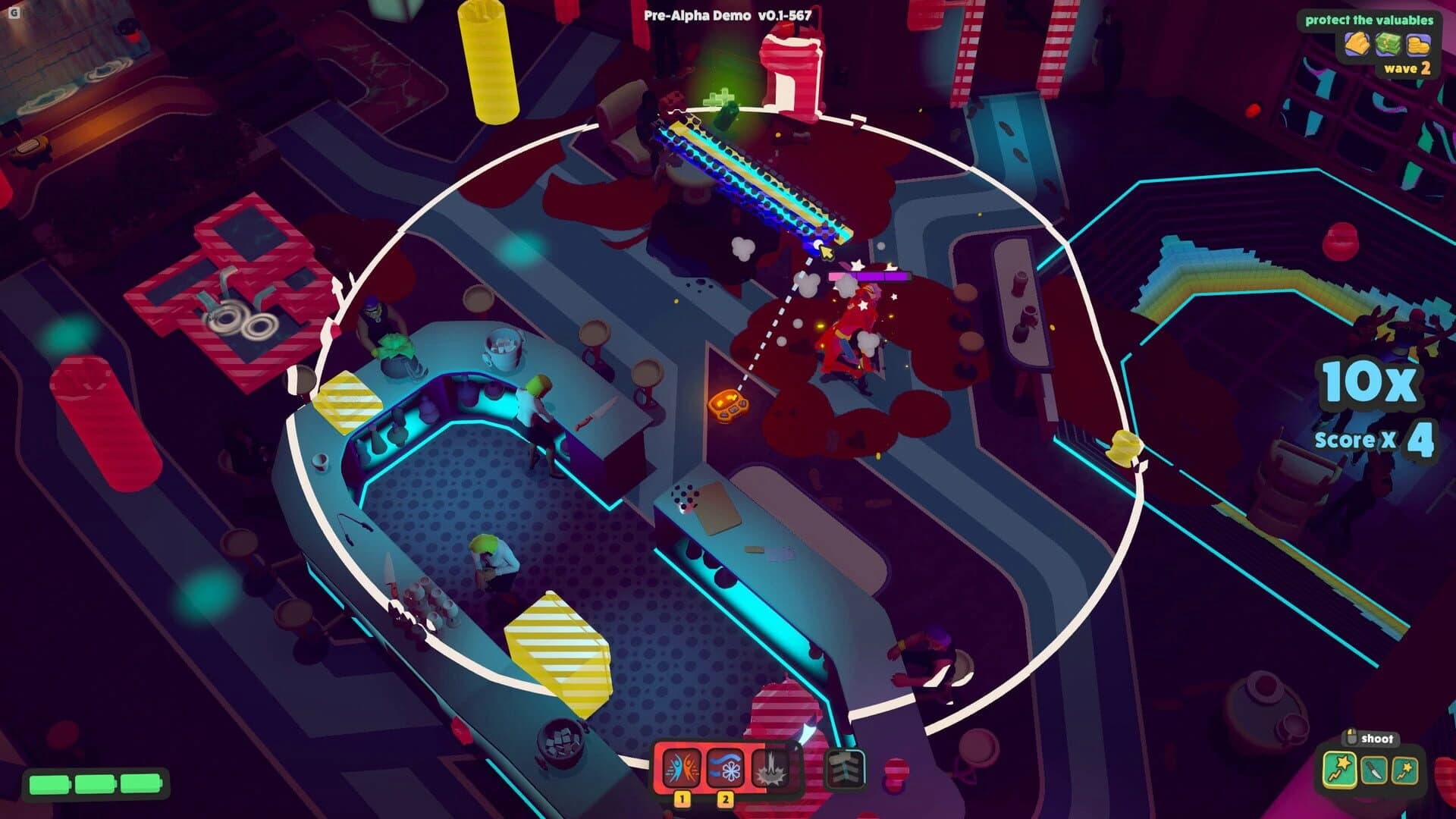Select the yellow-highlighted magic wand weapon

click(x=1339, y=770)
